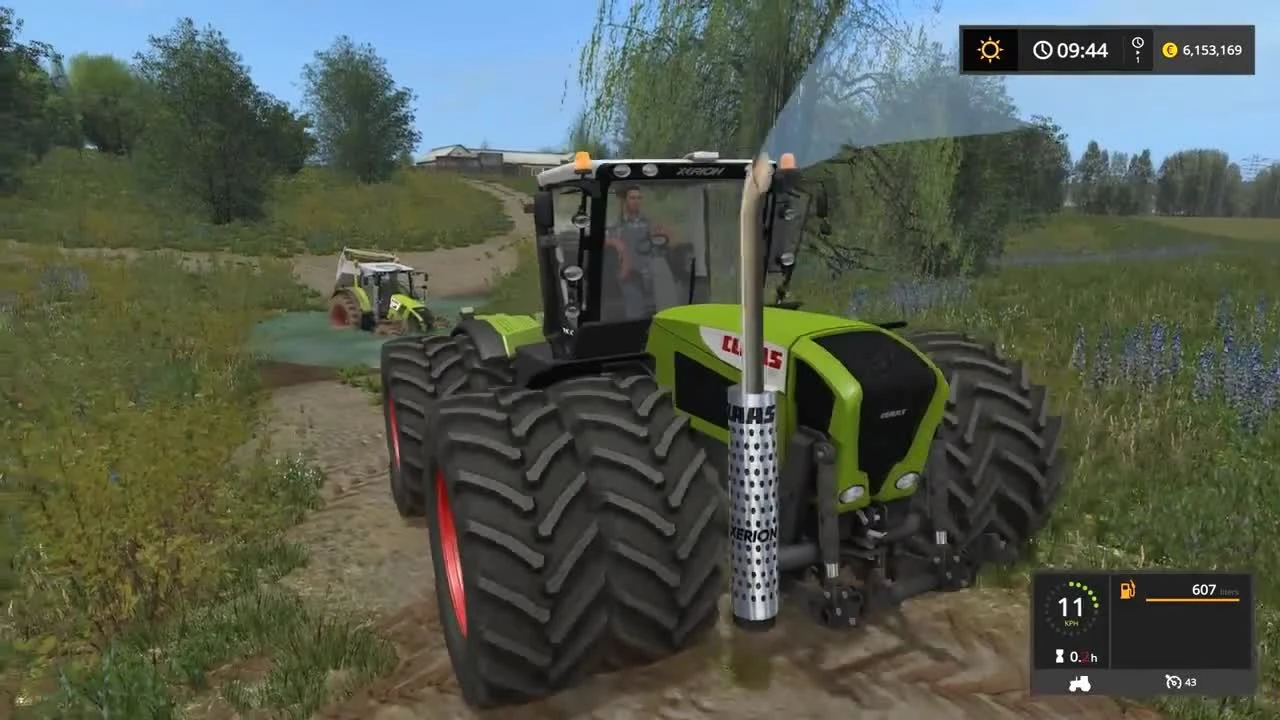Open the weather forecast panel
The image size is (1280, 720).
pos(990,48)
